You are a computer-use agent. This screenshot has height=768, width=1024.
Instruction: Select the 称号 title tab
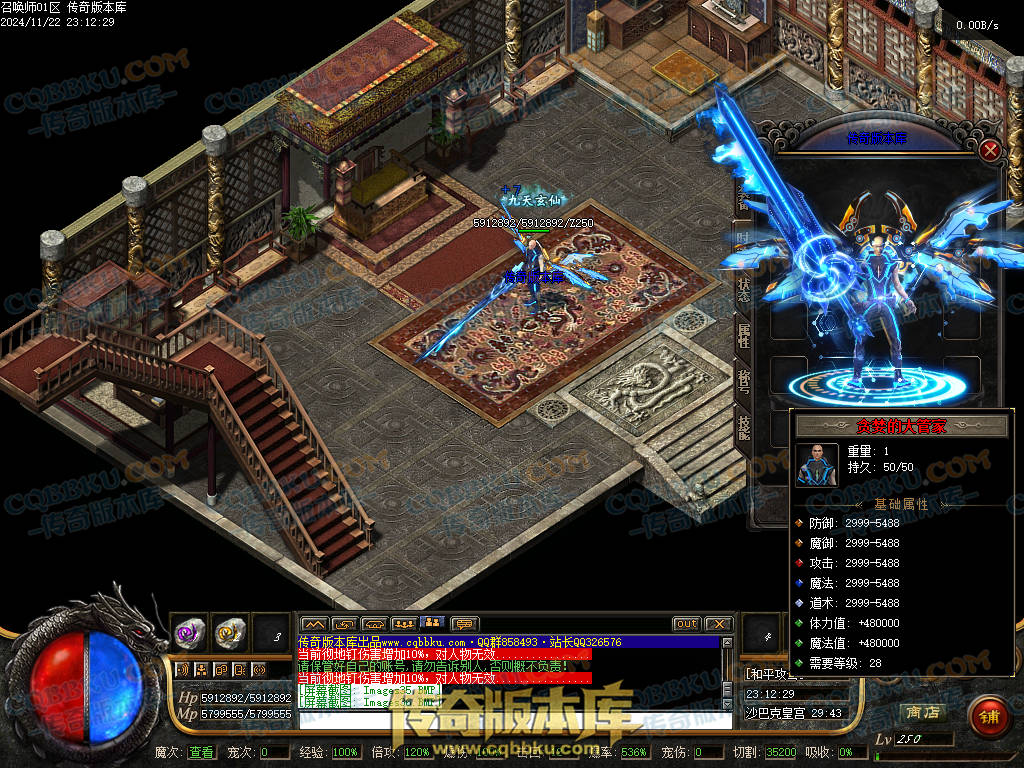[744, 380]
